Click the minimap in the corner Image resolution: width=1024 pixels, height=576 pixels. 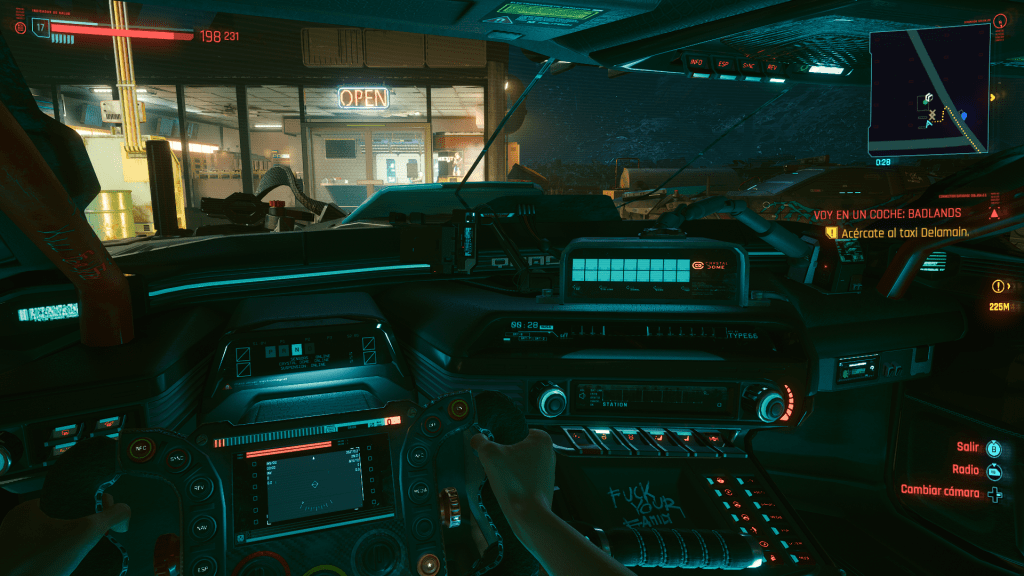click(x=928, y=89)
